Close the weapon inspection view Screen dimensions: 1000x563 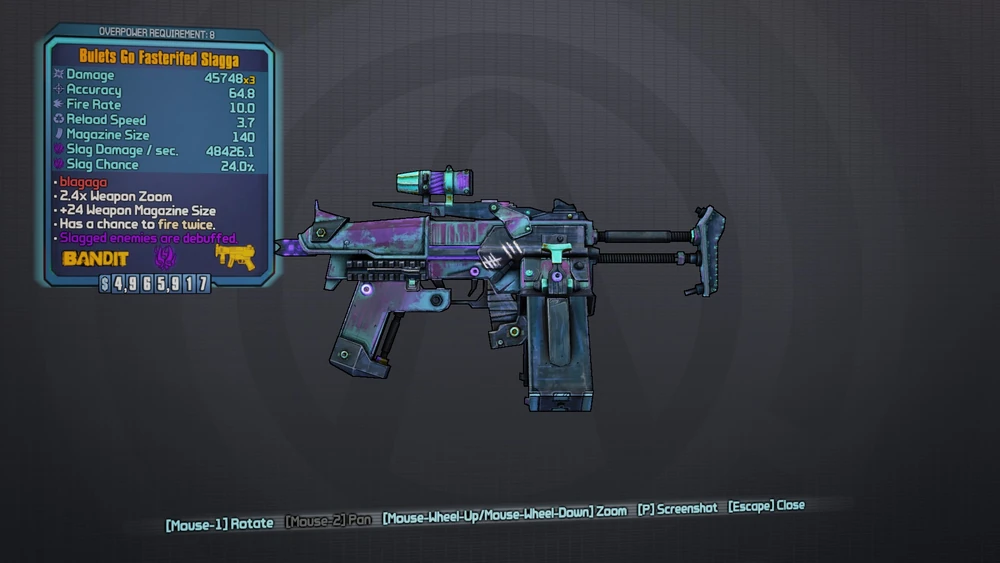coord(766,506)
